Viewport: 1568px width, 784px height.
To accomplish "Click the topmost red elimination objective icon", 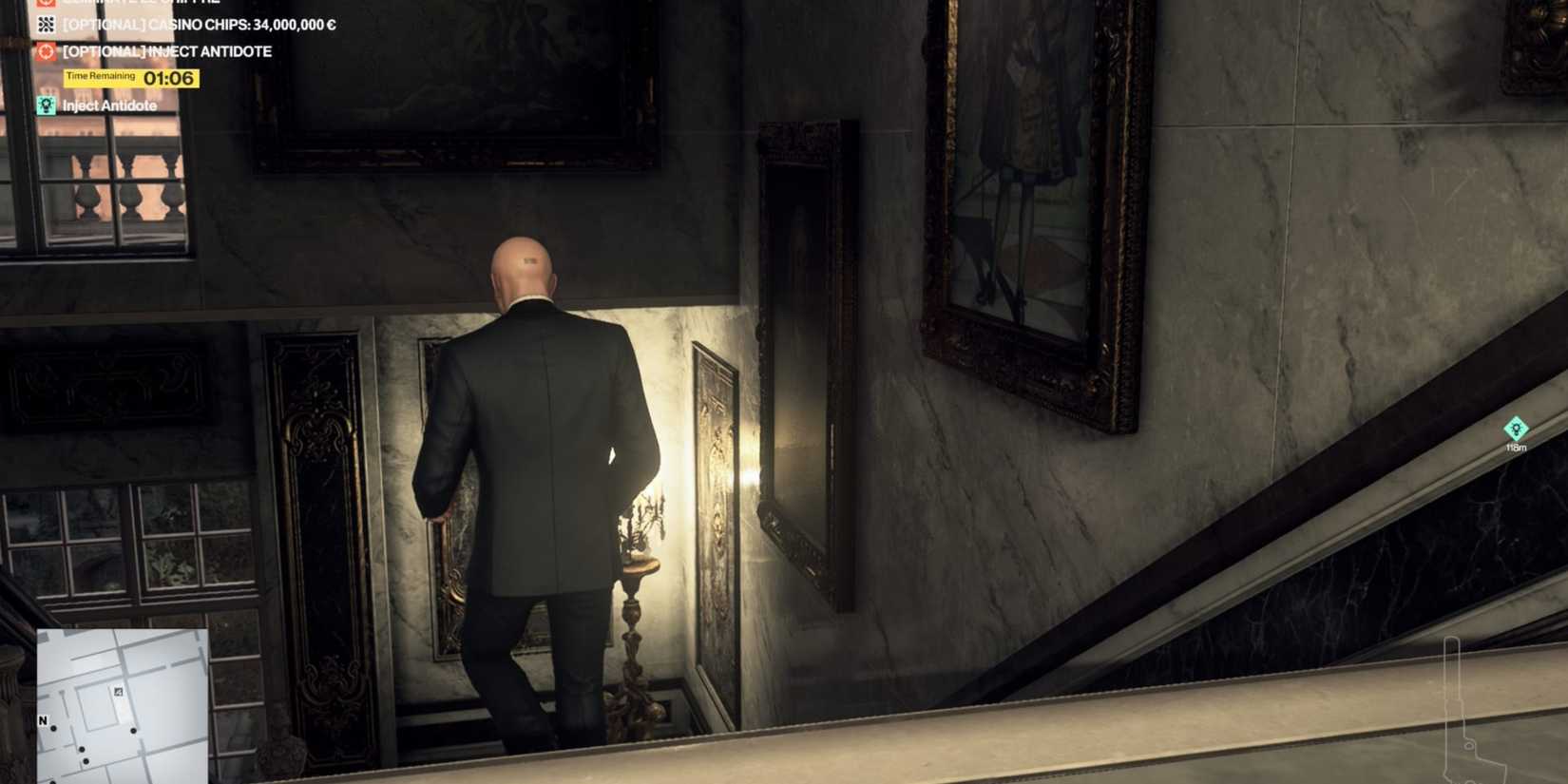I will [x=45, y=4].
